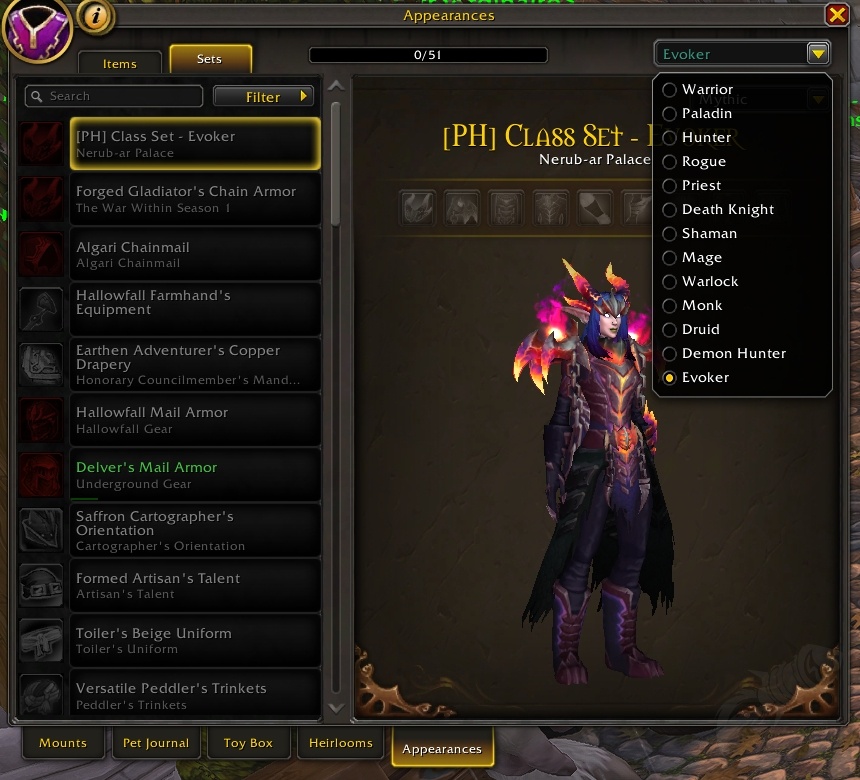The image size is (860, 780).
Task: Close the Appearances window
Action: pyautogui.click(x=837, y=15)
